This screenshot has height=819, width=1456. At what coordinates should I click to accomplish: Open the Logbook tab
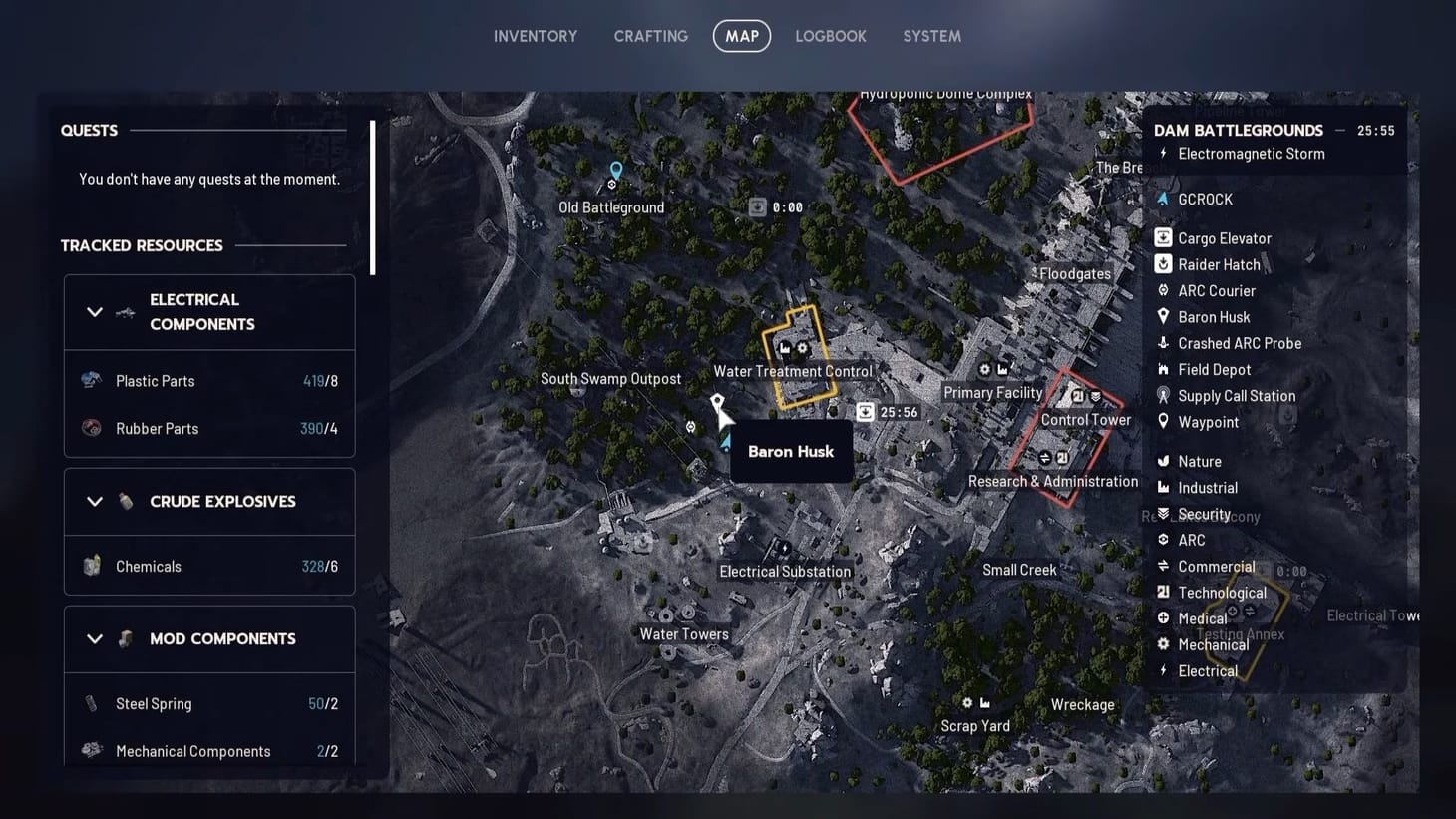click(x=831, y=36)
